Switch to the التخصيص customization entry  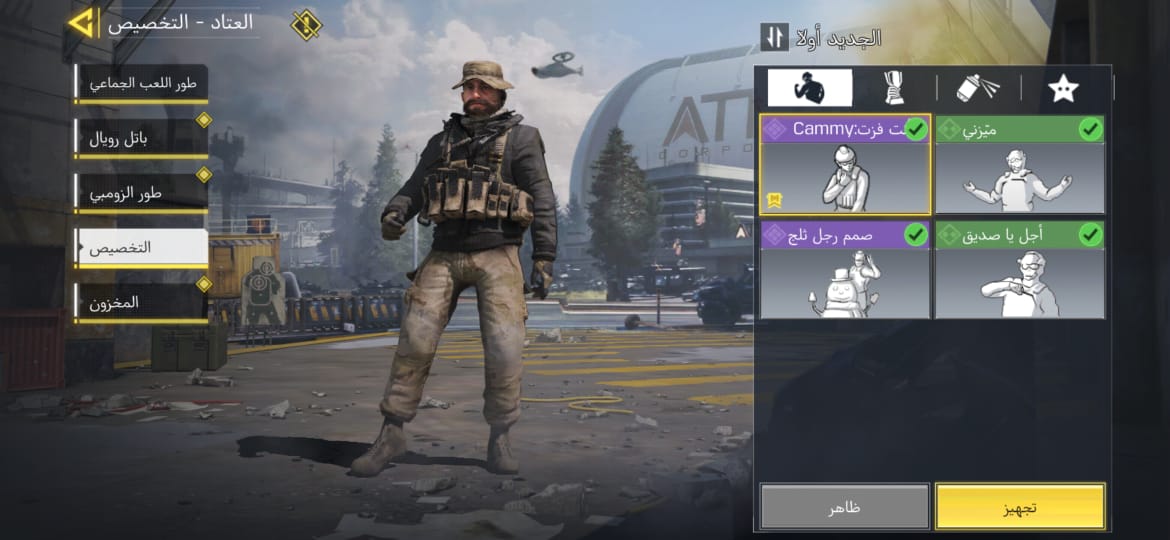141,247
